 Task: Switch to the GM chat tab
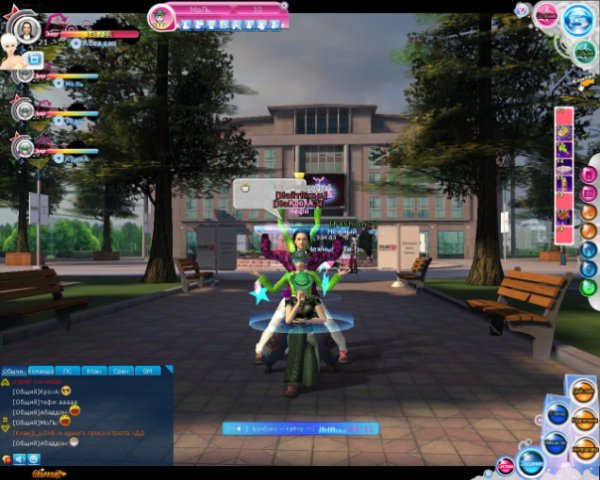(x=147, y=371)
